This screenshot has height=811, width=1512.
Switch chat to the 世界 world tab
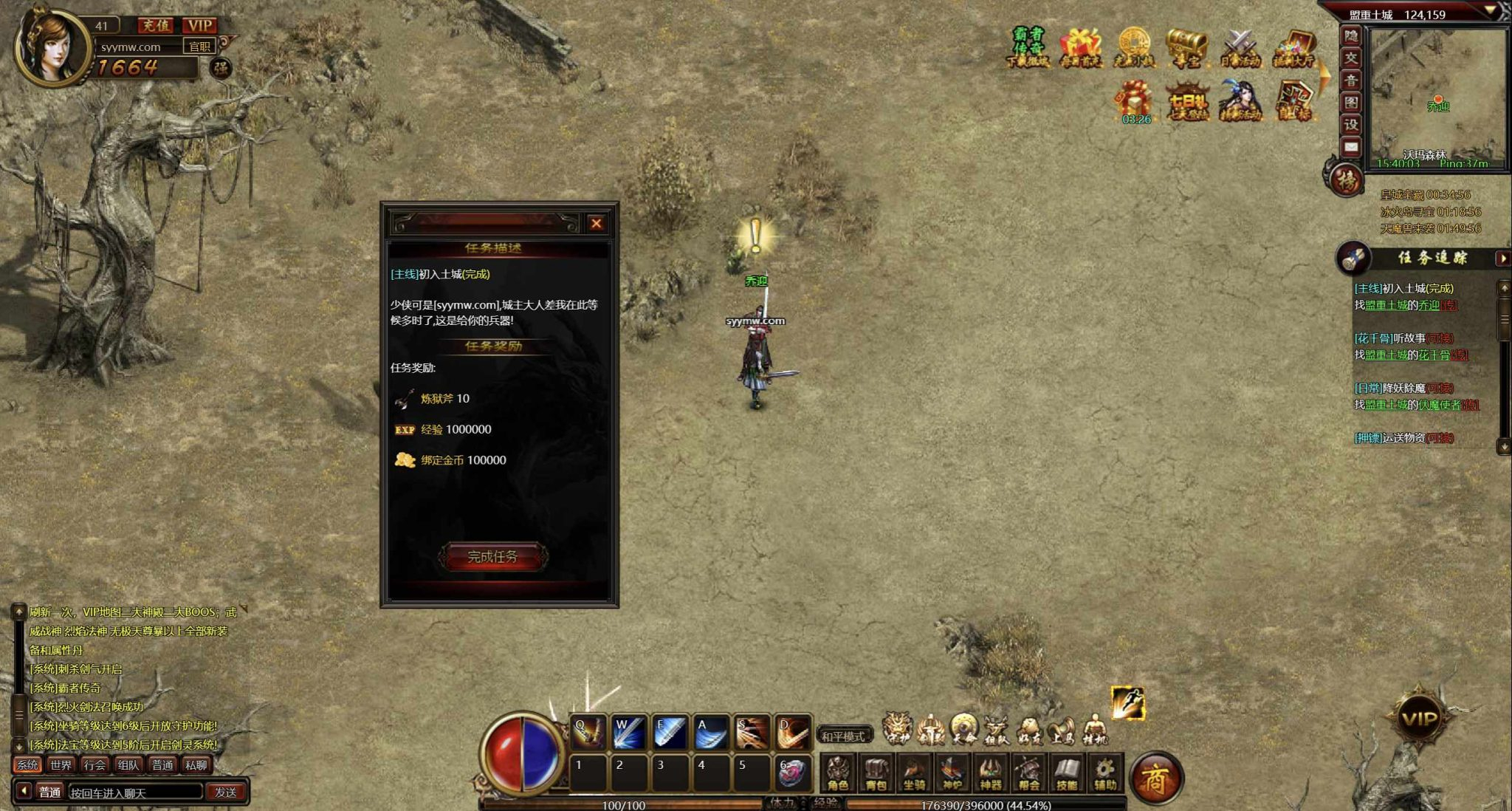(61, 765)
